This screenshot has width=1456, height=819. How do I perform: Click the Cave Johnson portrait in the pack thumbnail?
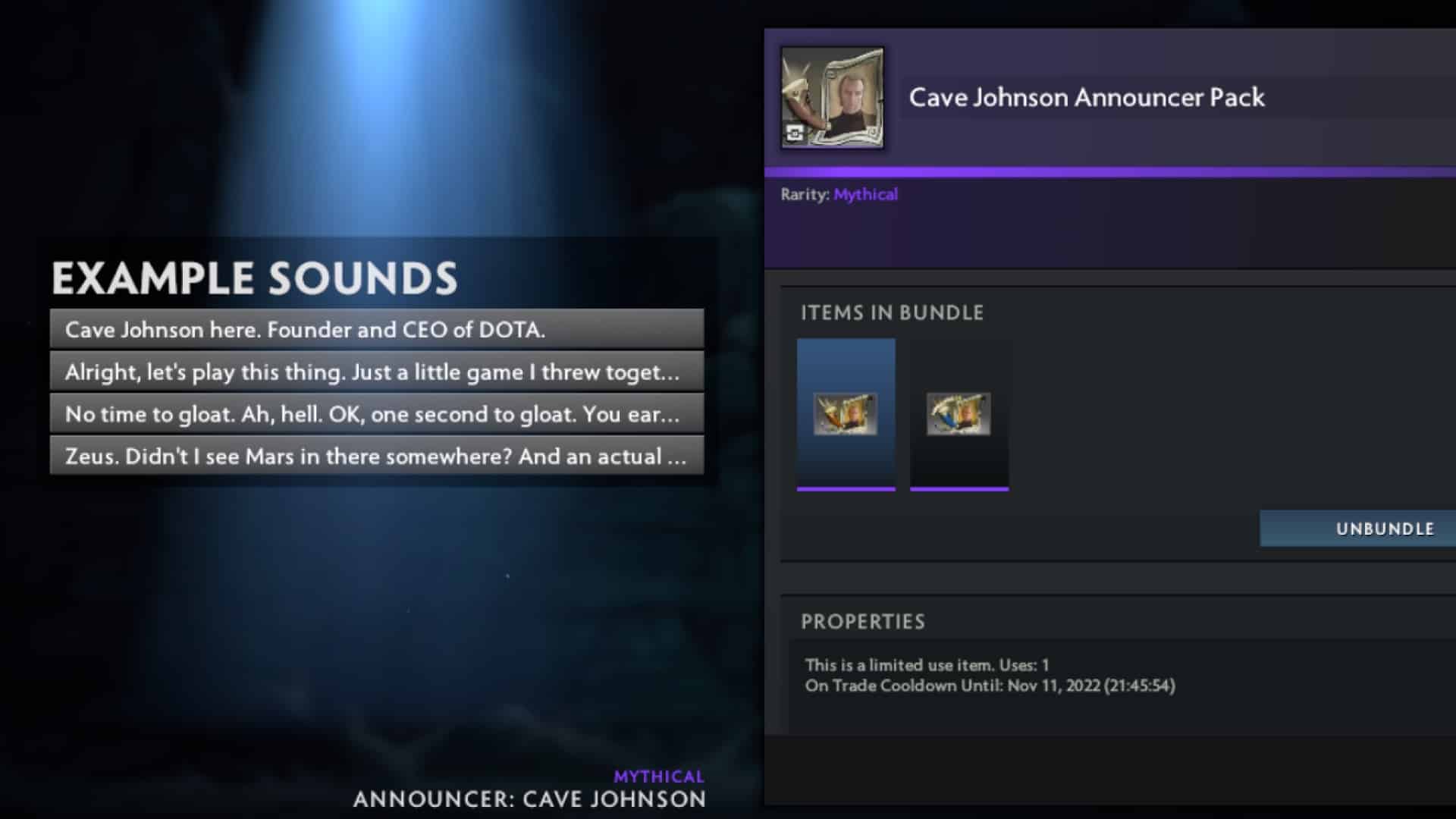click(x=852, y=93)
